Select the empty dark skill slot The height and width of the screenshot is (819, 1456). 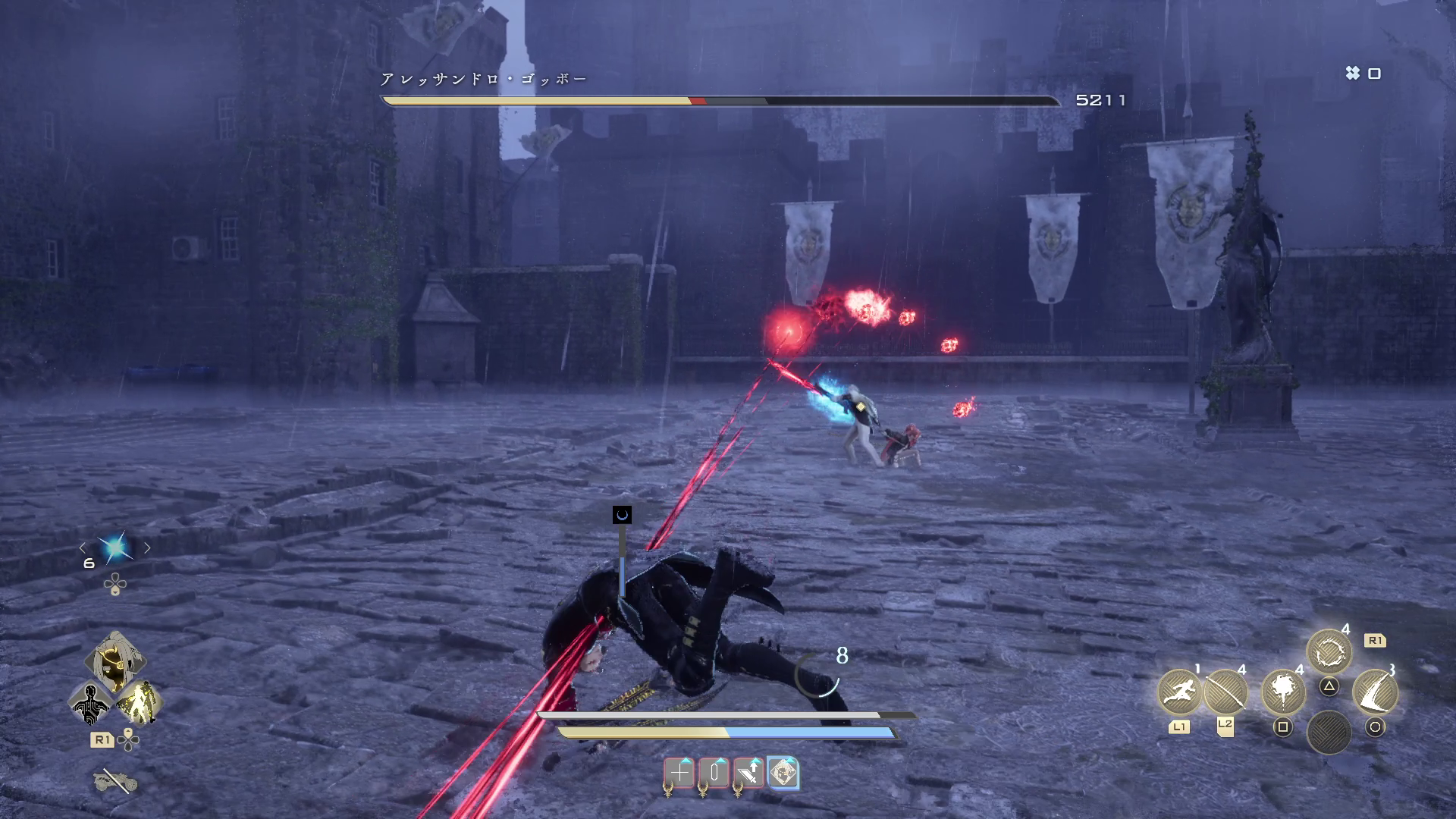1329,731
